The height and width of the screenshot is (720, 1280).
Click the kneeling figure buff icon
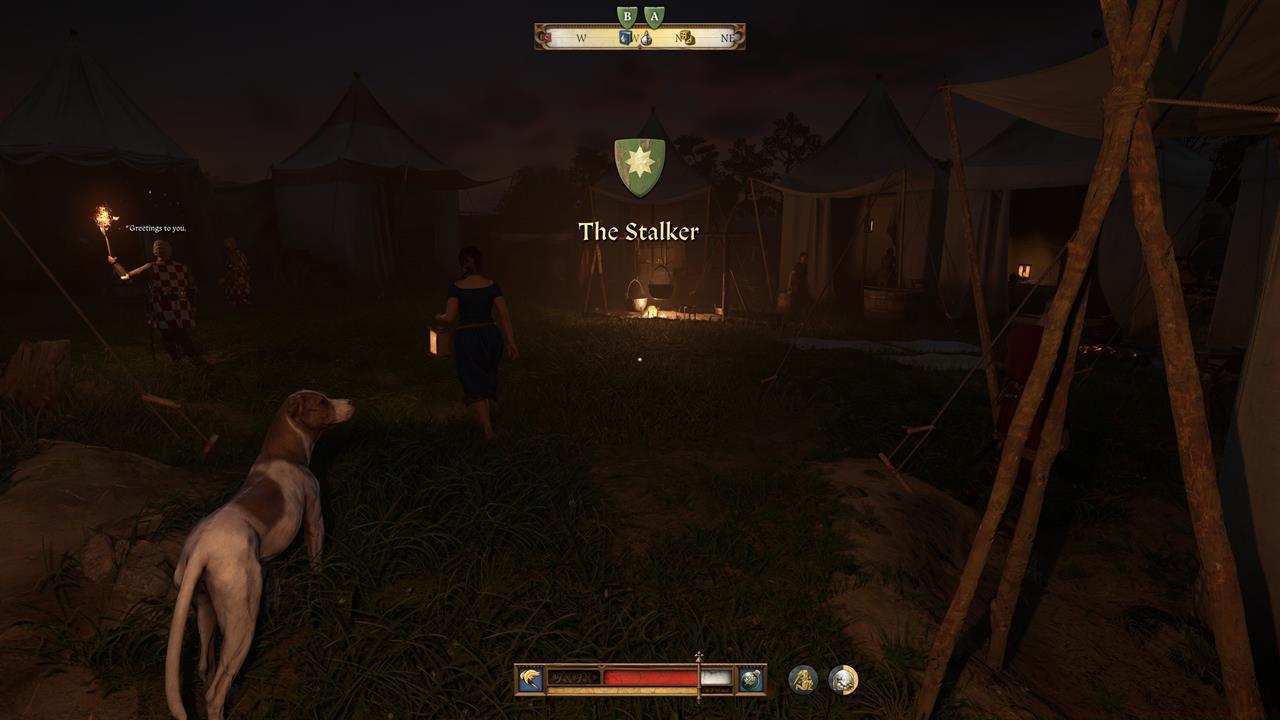(x=801, y=680)
